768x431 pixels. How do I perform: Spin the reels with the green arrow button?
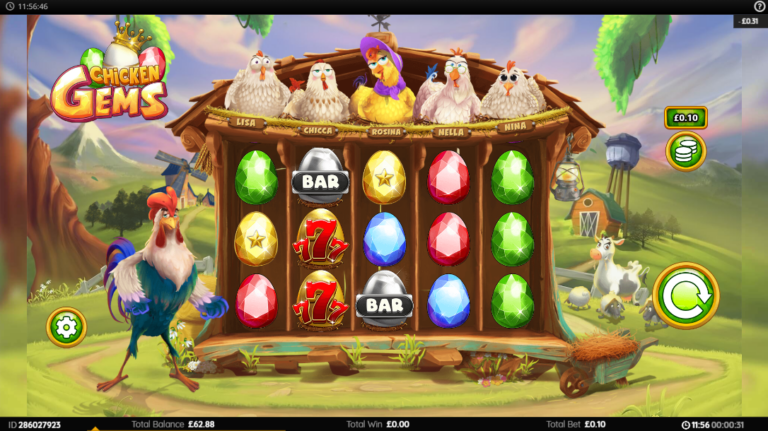[x=685, y=295]
